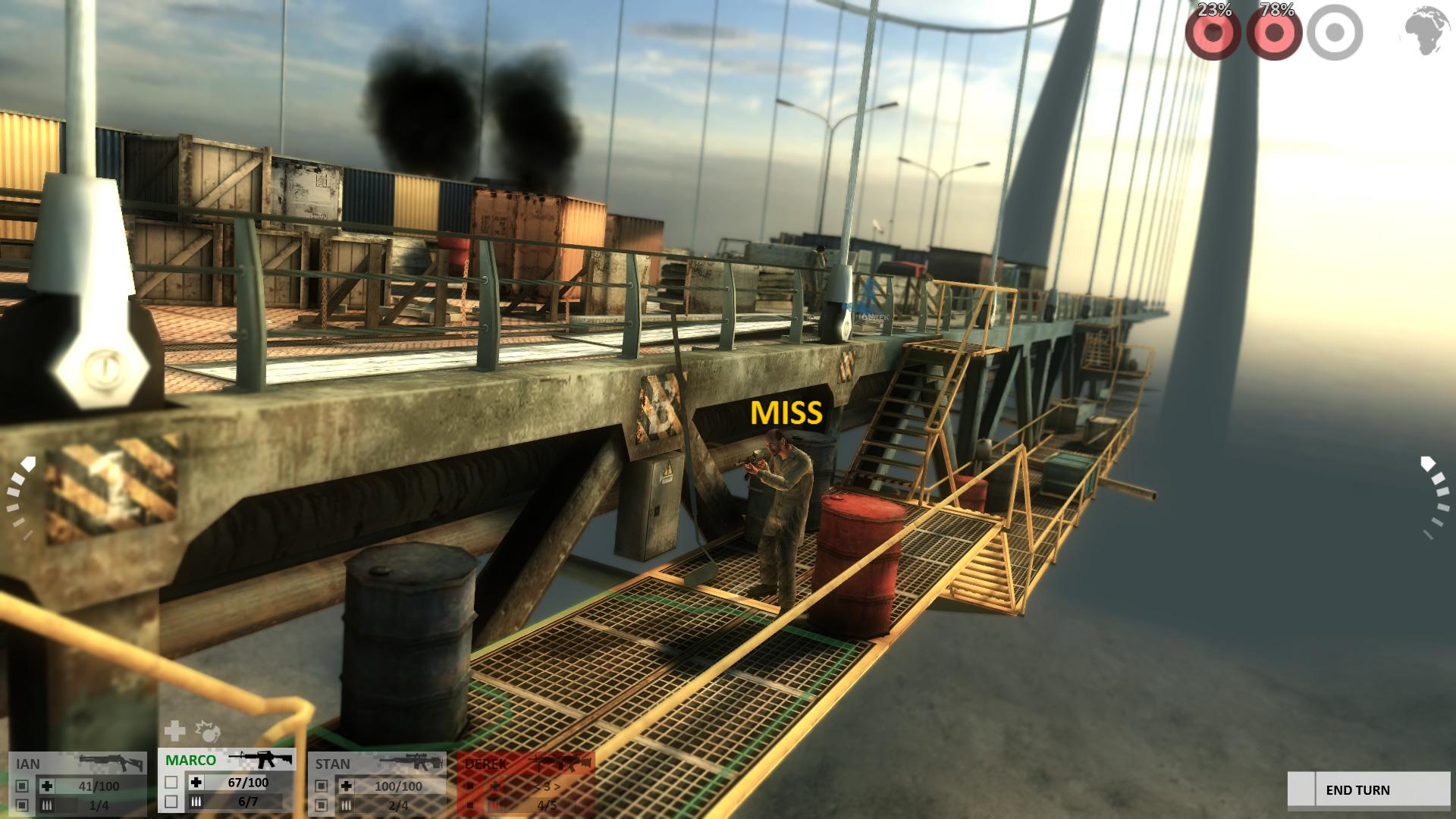Select Marco's grenade icon

tap(207, 733)
